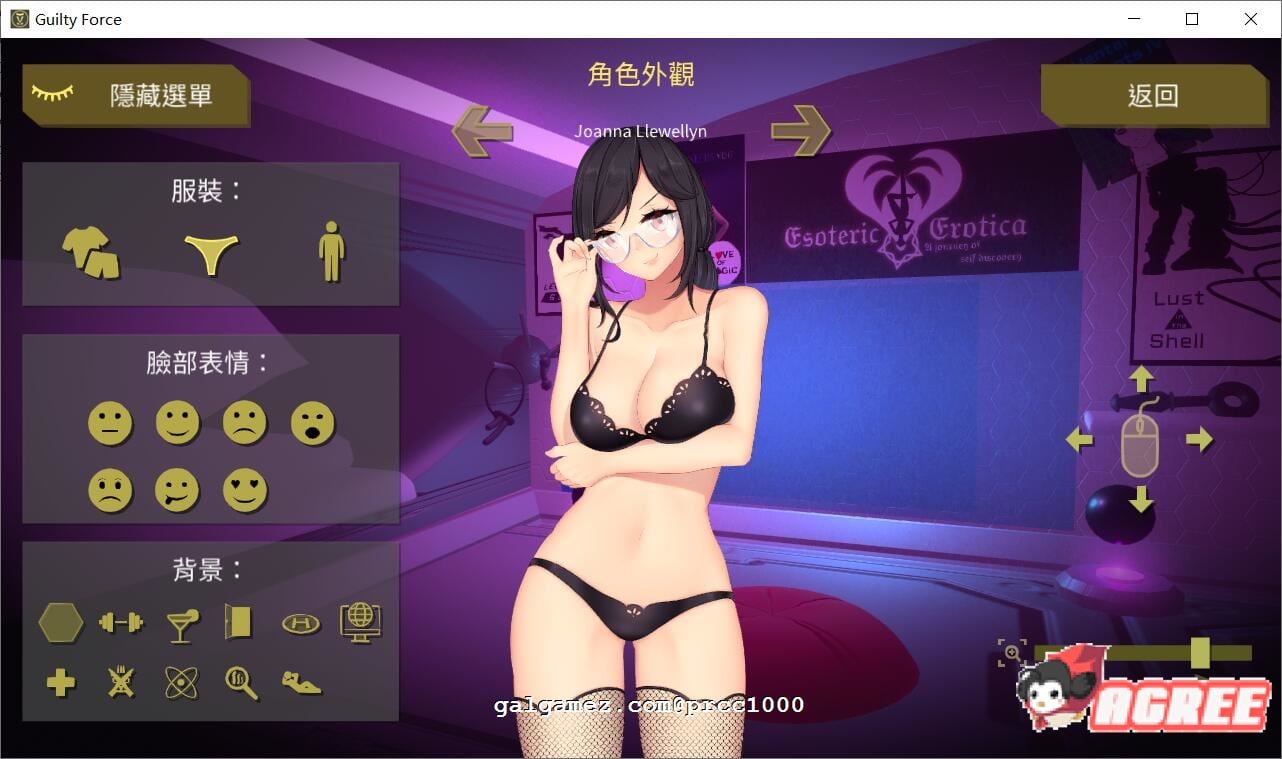Open the magnifying glass investigation background
1282x759 pixels.
240,684
